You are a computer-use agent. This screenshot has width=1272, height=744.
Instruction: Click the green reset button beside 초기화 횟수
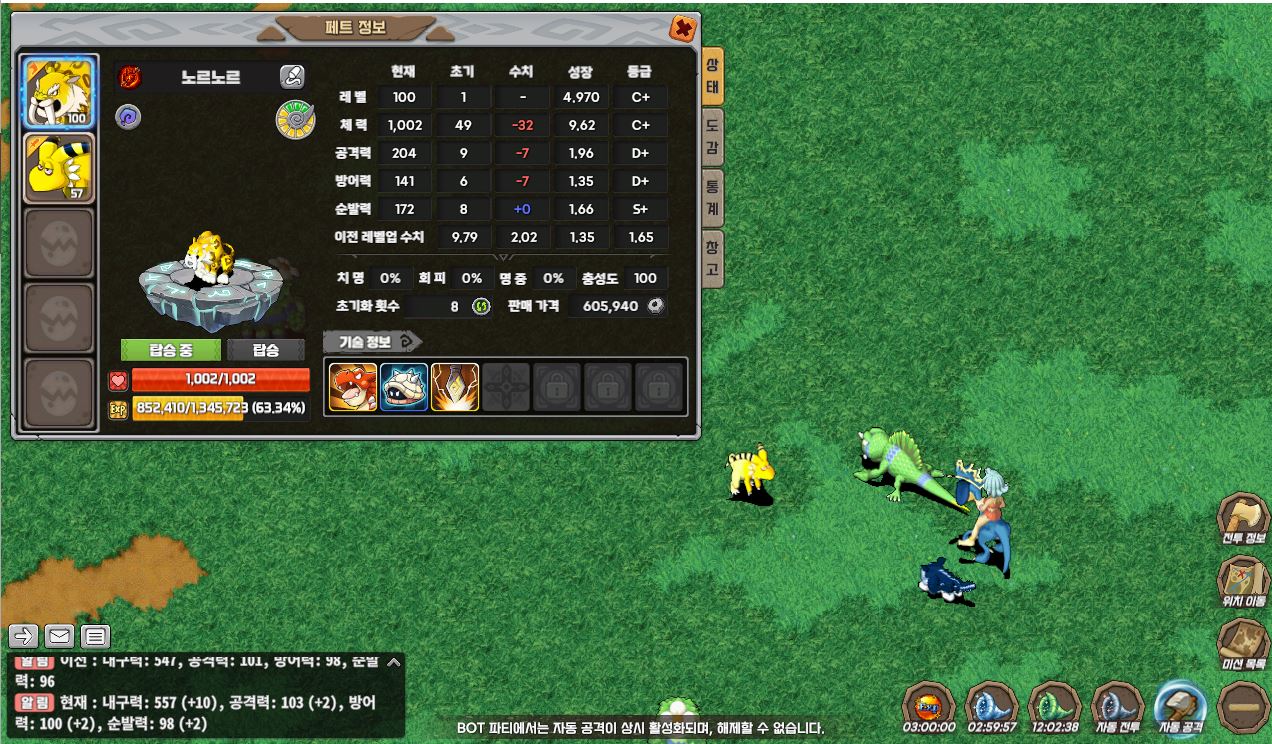(x=481, y=306)
